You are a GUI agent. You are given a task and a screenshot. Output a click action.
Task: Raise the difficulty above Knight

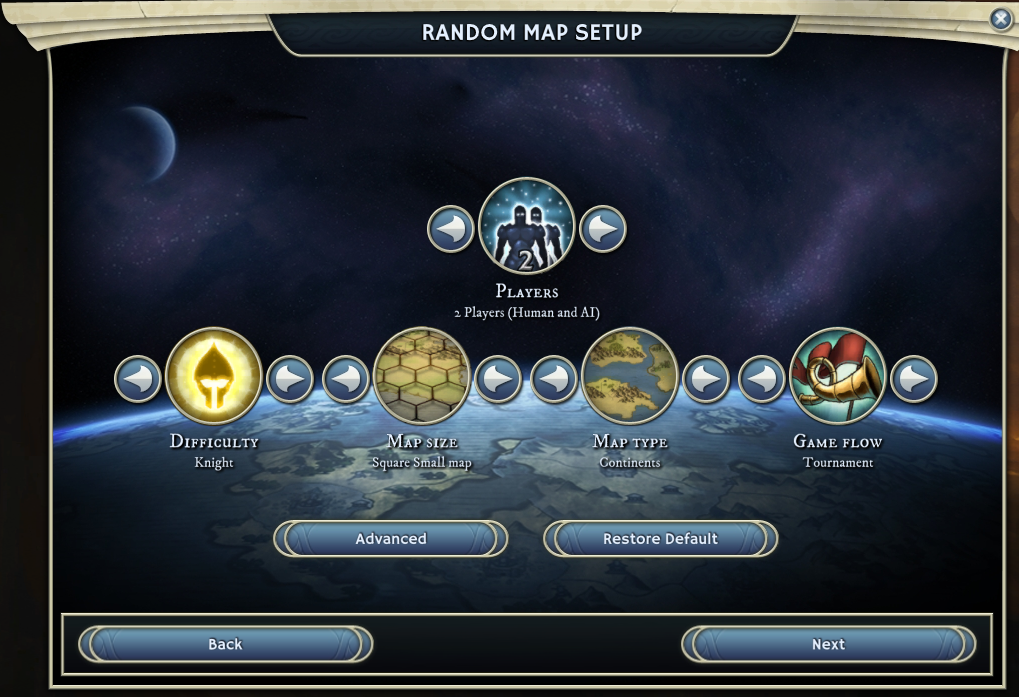point(290,379)
